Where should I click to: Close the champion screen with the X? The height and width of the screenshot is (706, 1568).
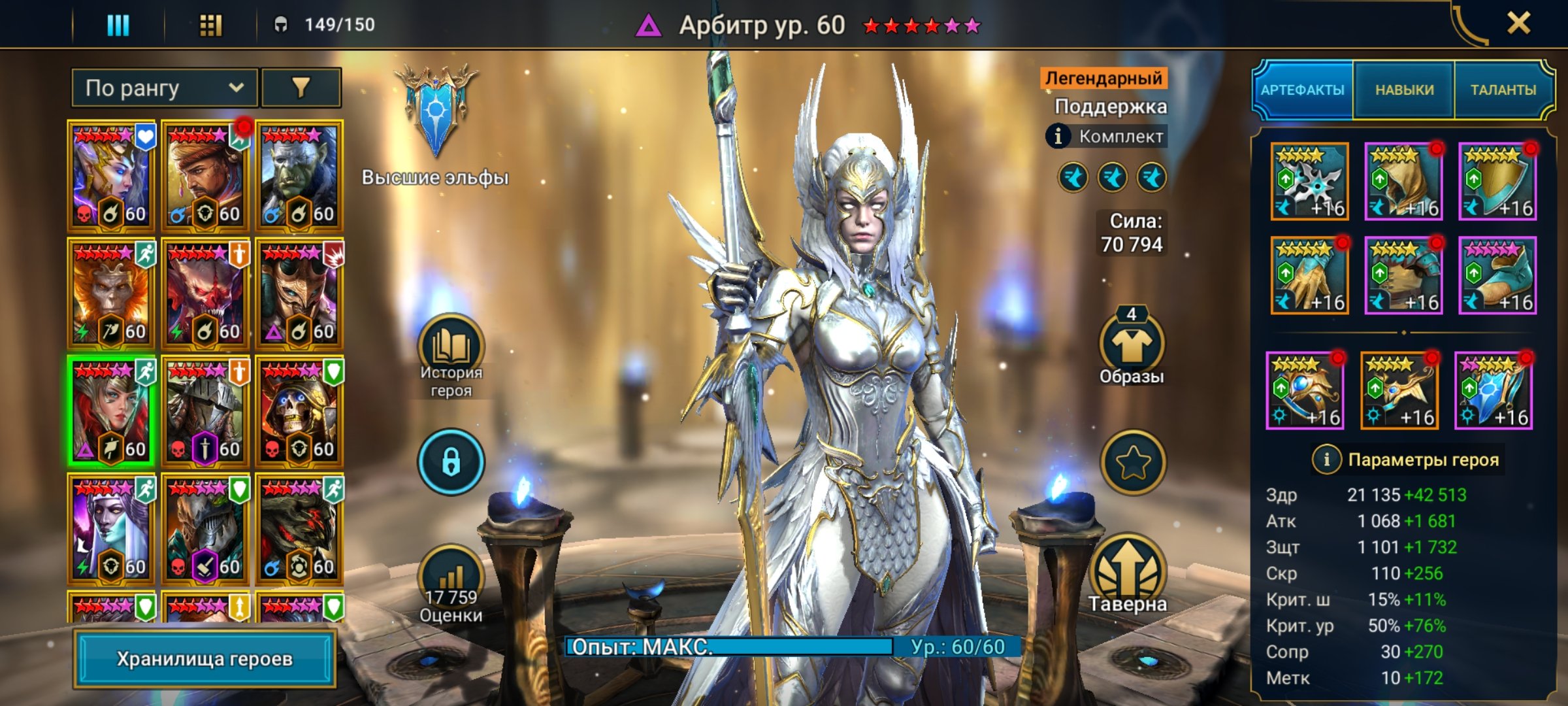click(x=1518, y=24)
